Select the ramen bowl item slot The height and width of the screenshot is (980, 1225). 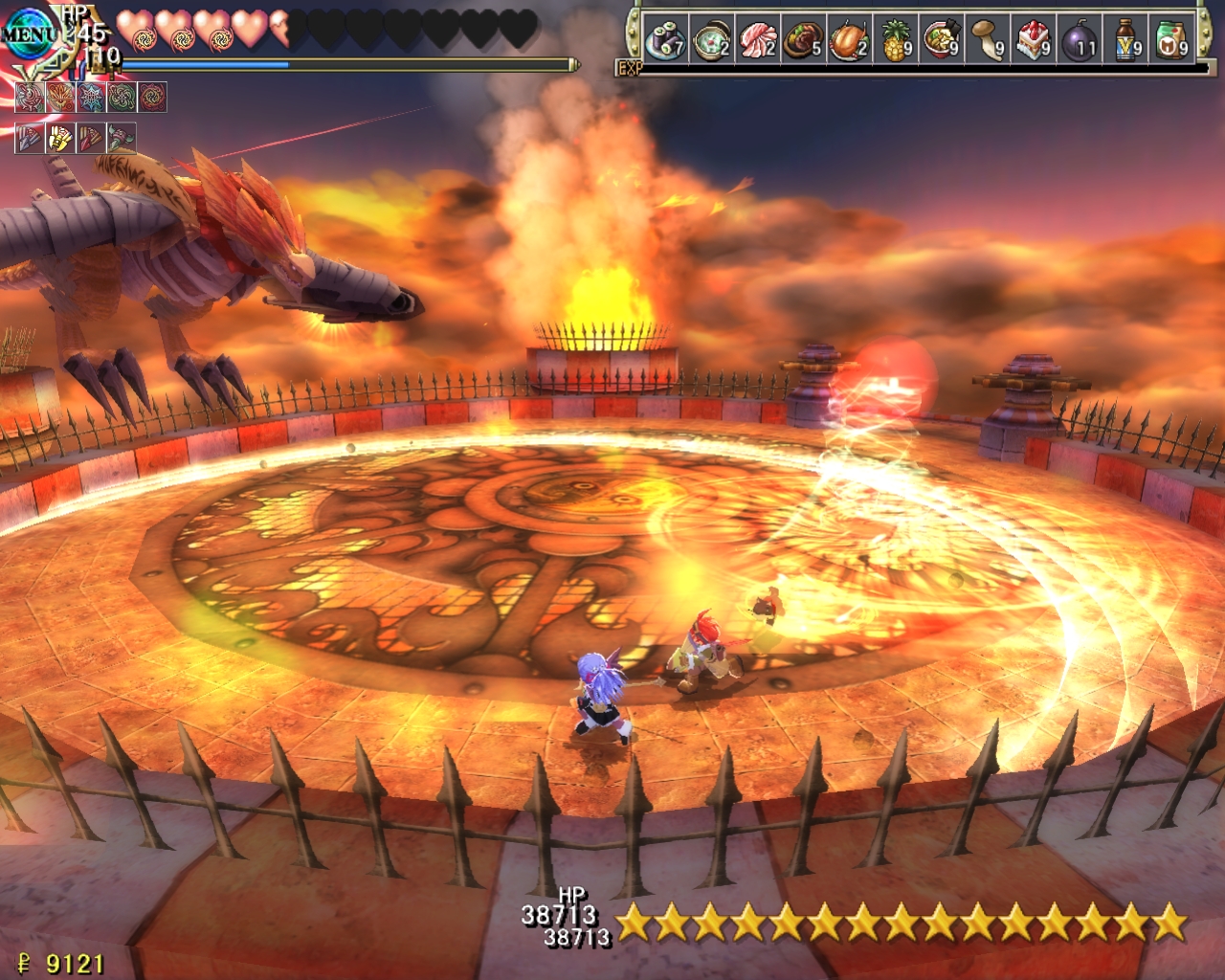coord(941,41)
